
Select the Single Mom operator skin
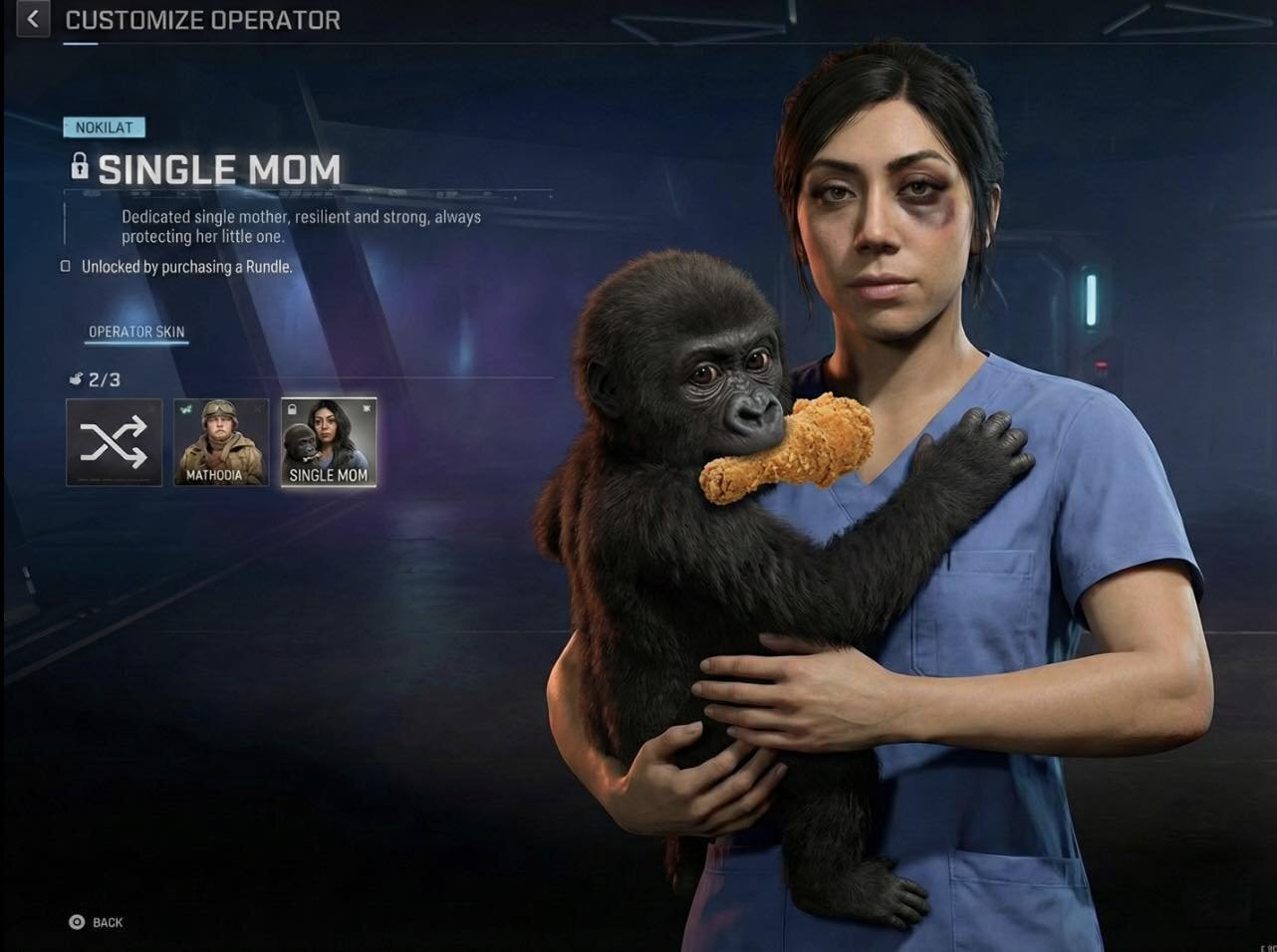coord(329,442)
